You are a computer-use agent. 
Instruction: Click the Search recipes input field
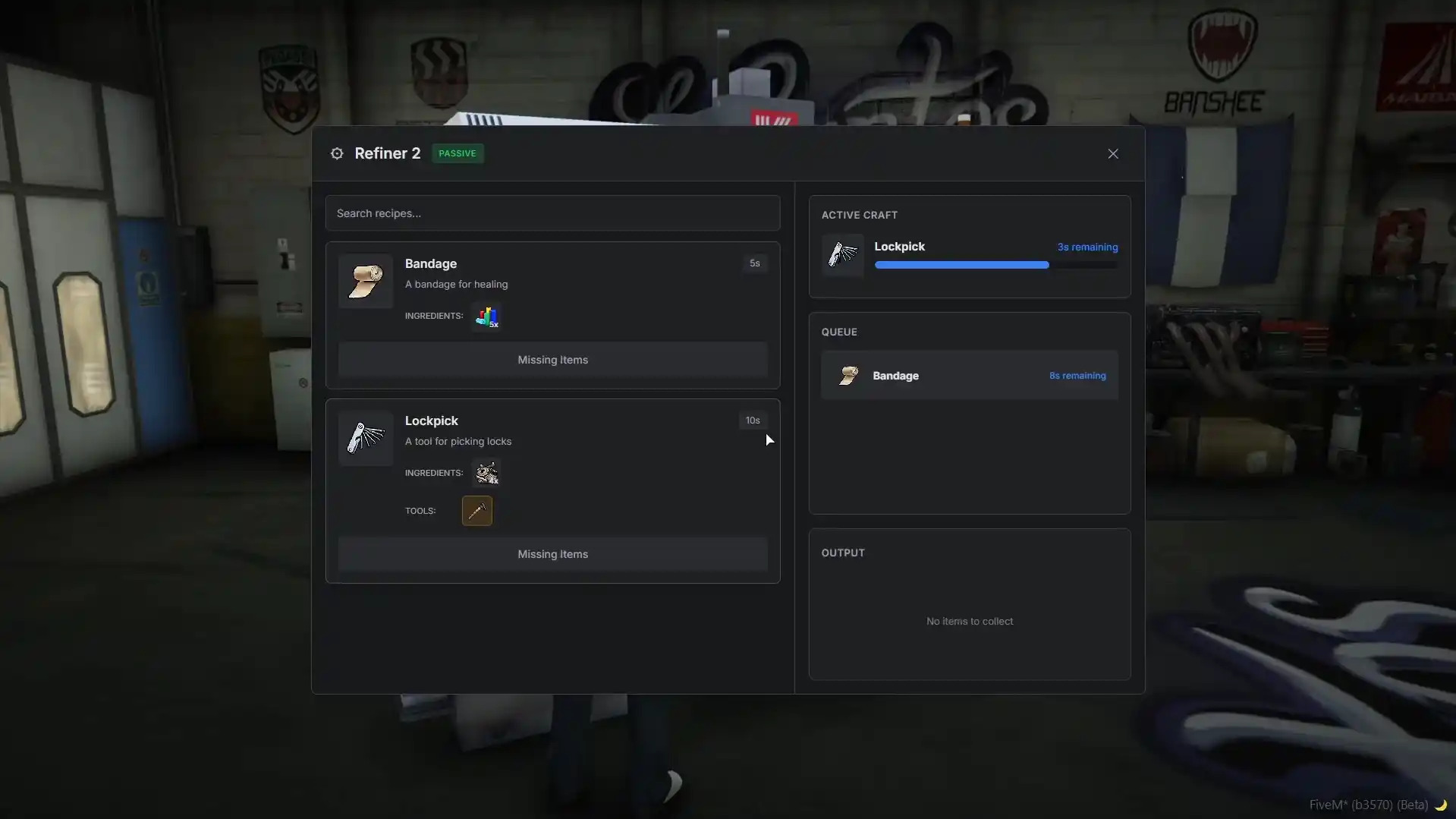(x=552, y=213)
